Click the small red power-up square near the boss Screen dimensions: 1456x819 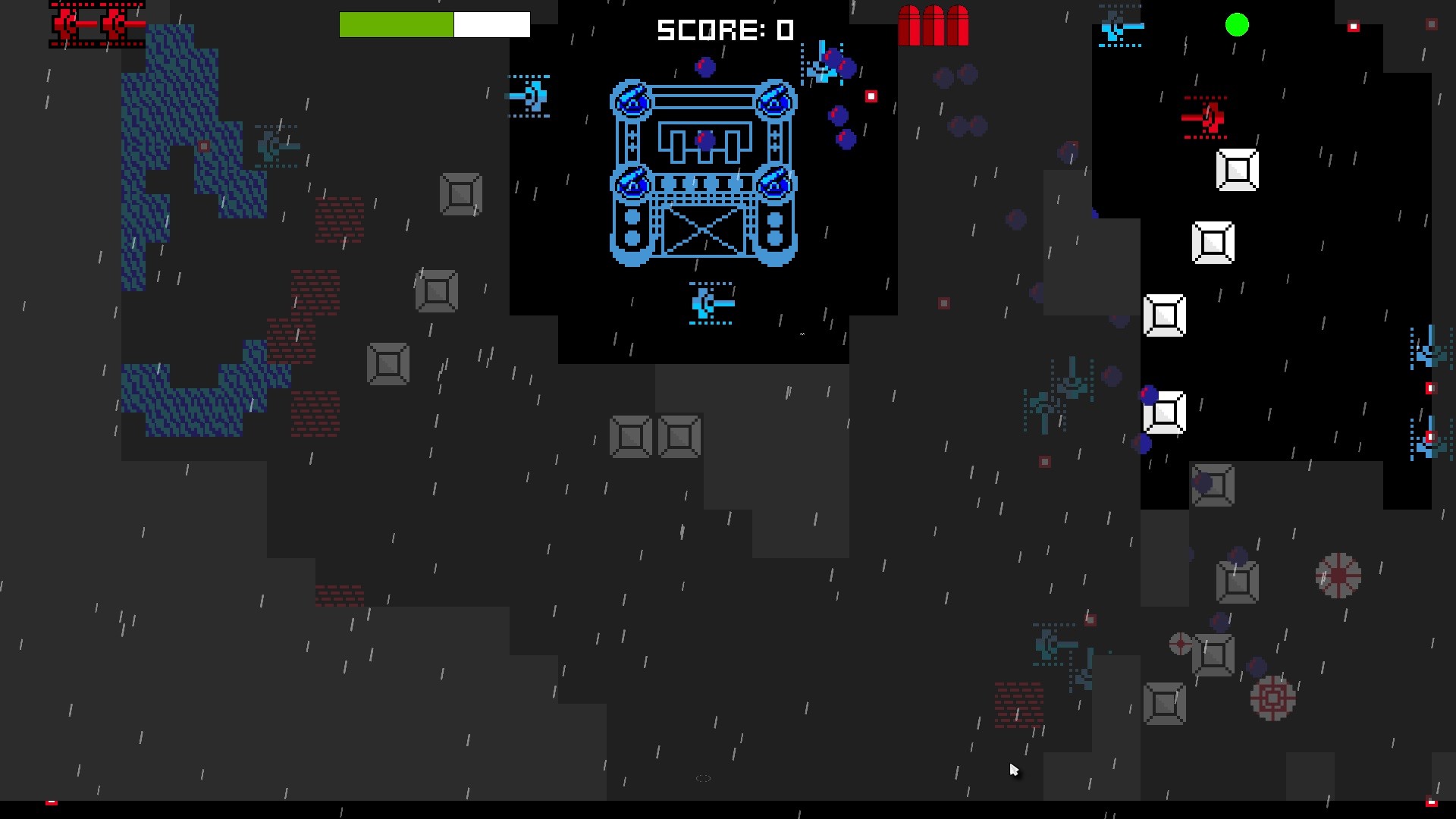tap(871, 96)
